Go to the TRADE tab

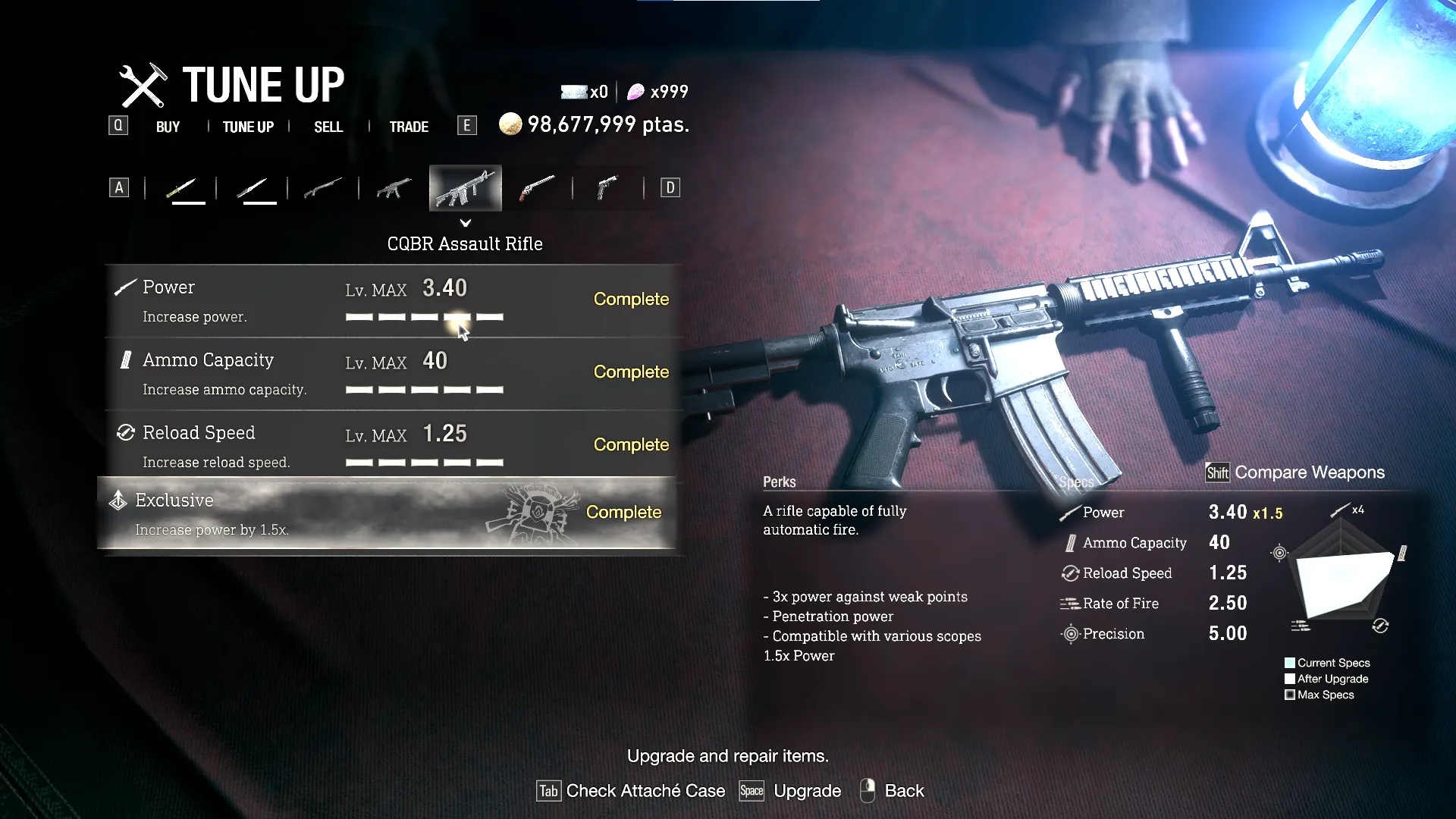point(409,127)
